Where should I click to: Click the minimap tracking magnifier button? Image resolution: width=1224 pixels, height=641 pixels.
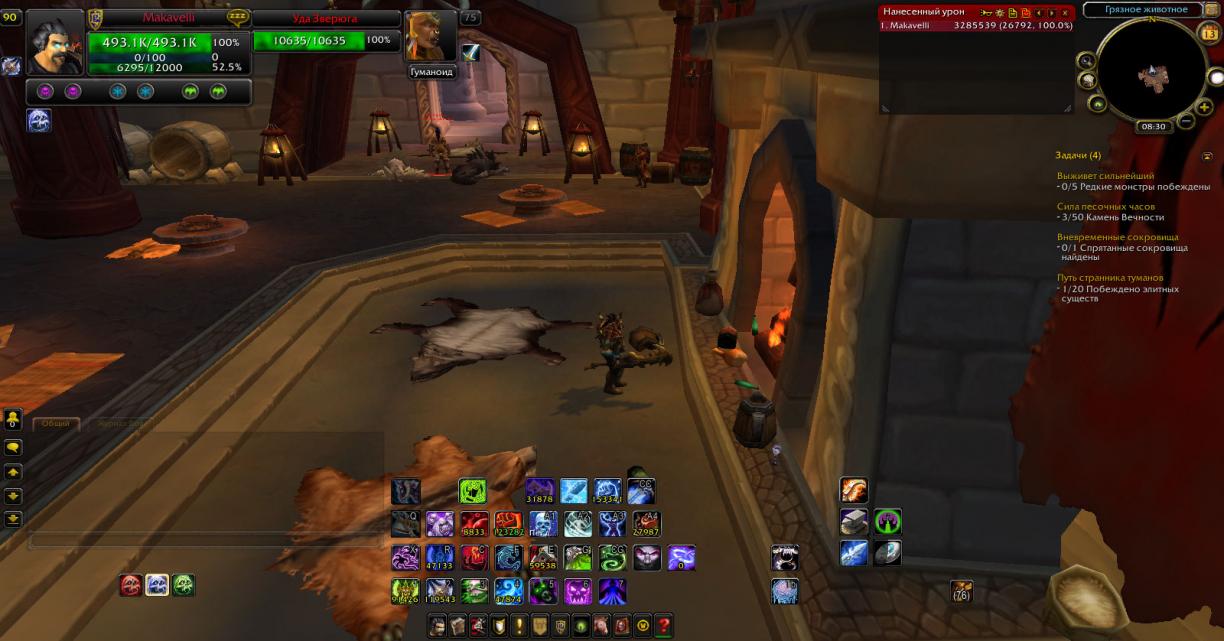tap(1087, 61)
